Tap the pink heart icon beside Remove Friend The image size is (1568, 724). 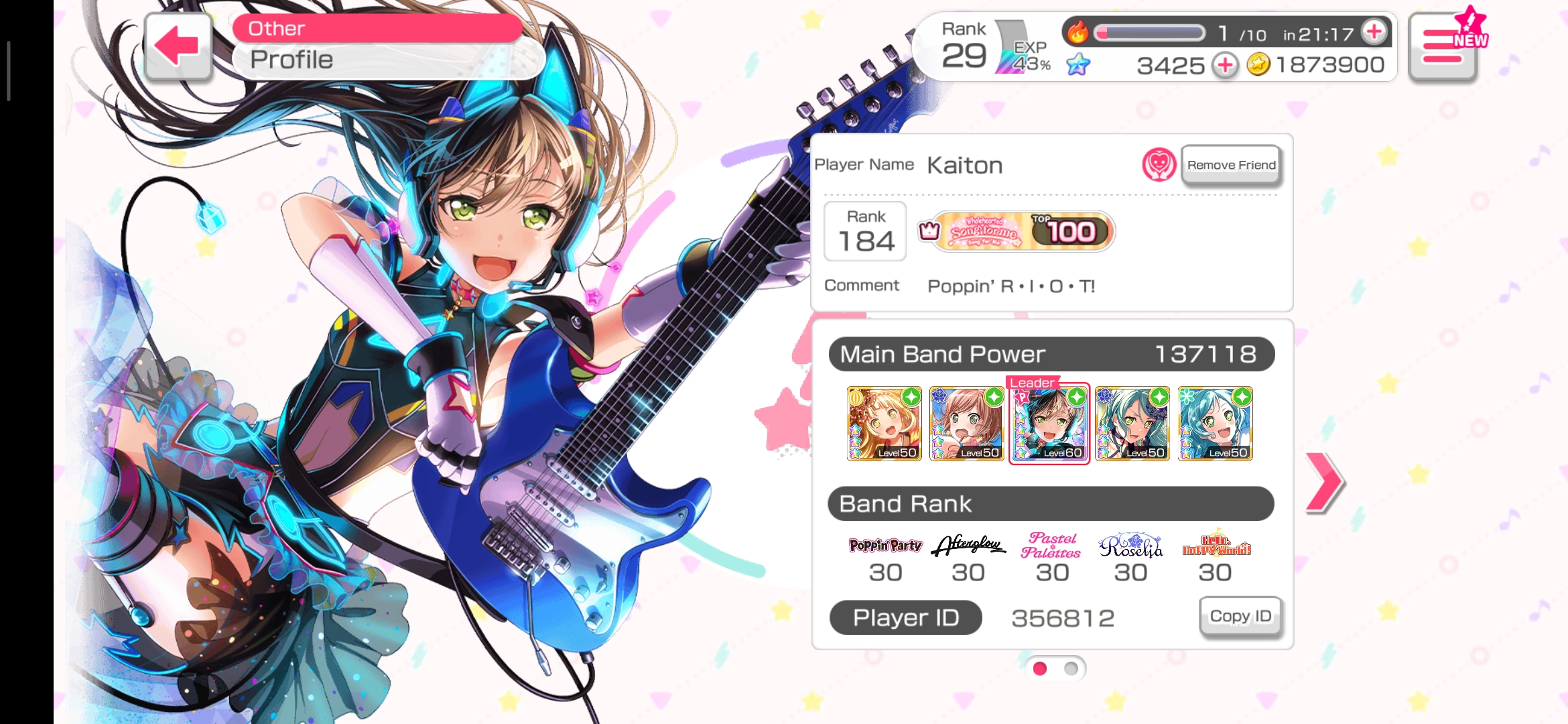[x=1159, y=164]
